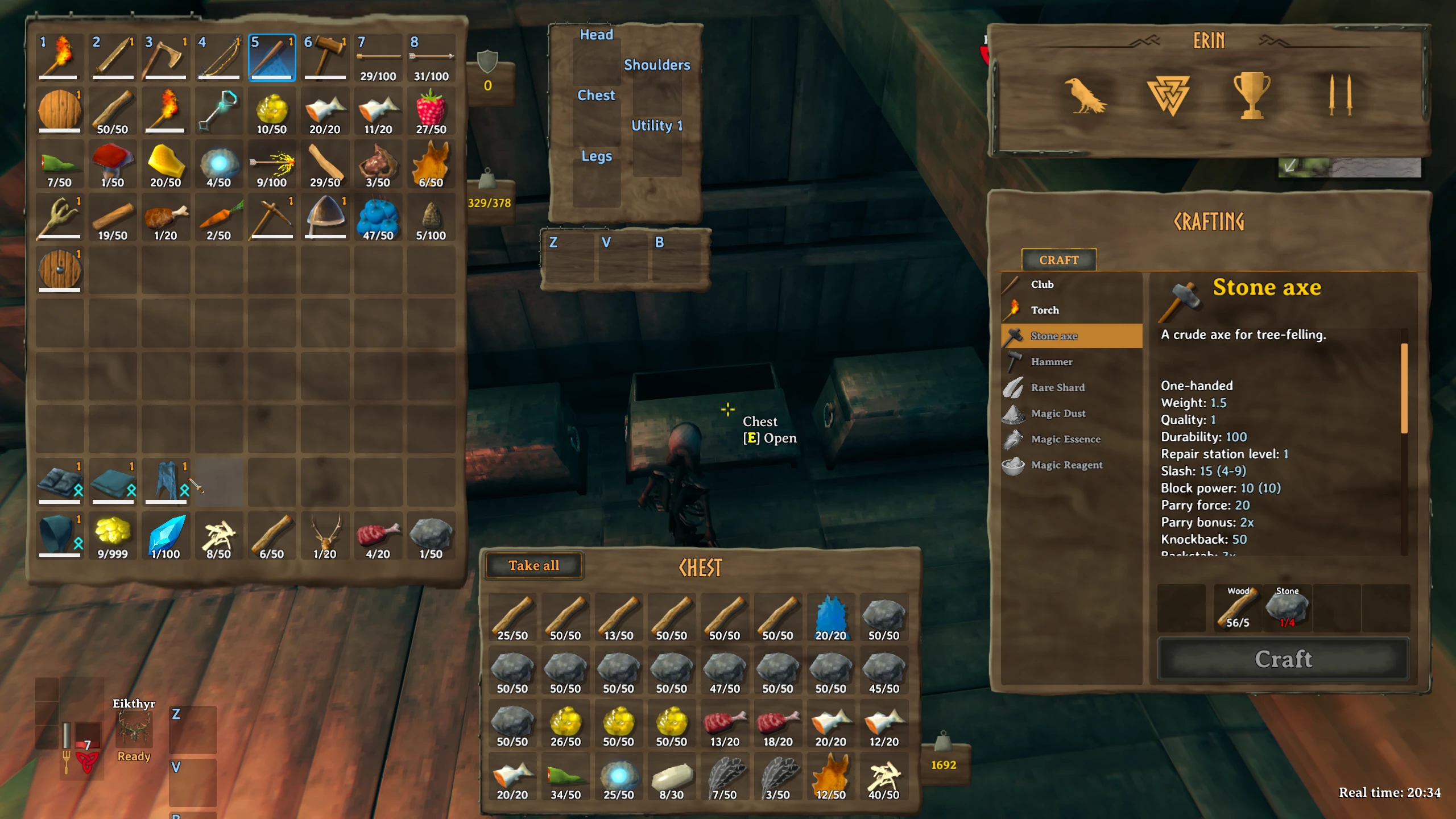
Task: Switch to the CRAFT tab
Action: point(1059,260)
